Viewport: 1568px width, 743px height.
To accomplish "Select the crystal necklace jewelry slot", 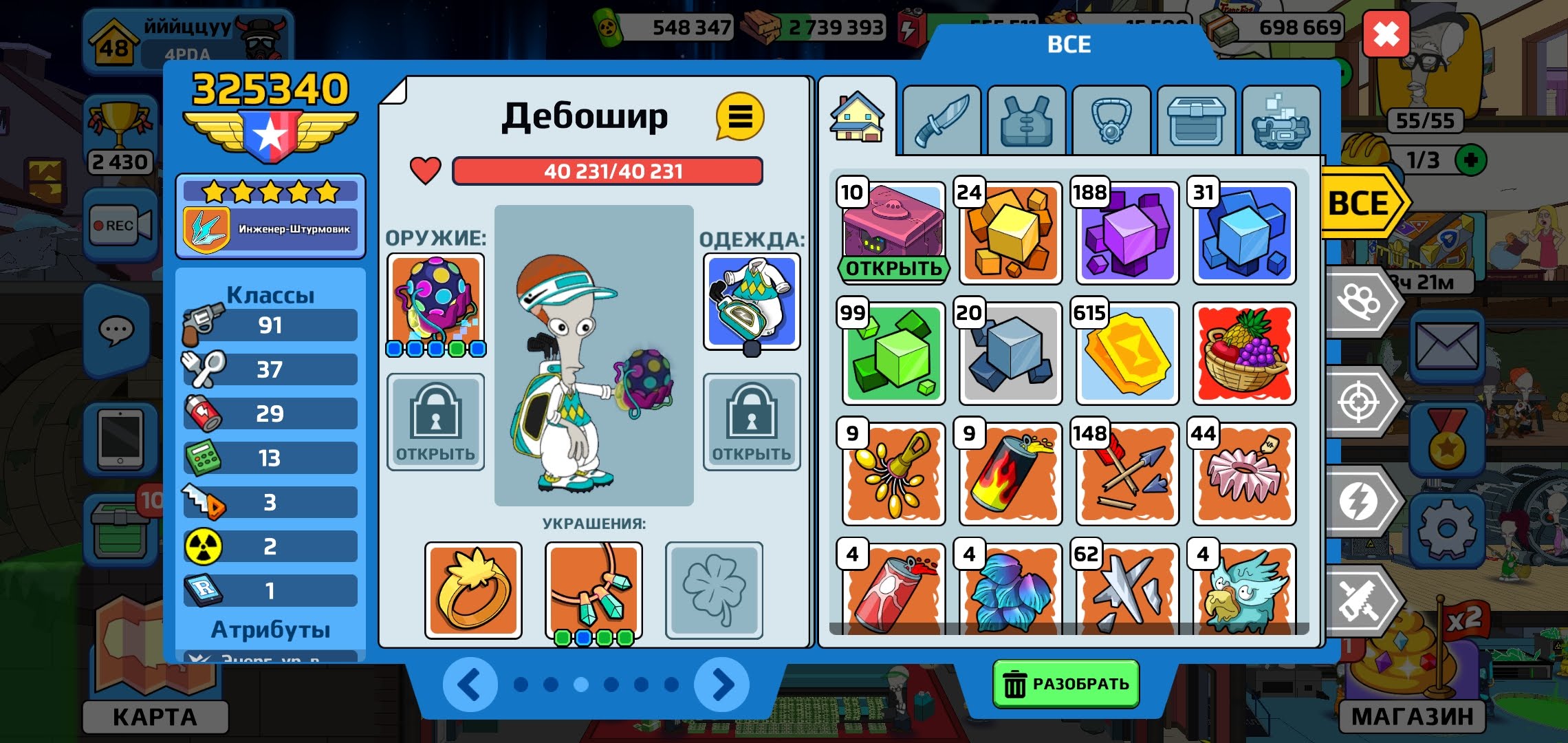I will coord(594,590).
